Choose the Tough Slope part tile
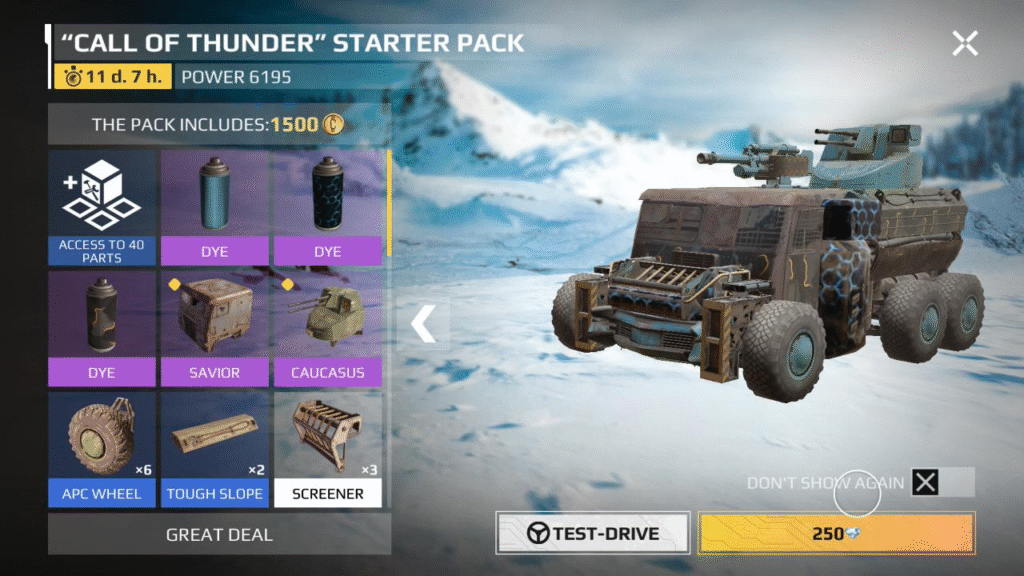This screenshot has height=576, width=1024. (215, 449)
